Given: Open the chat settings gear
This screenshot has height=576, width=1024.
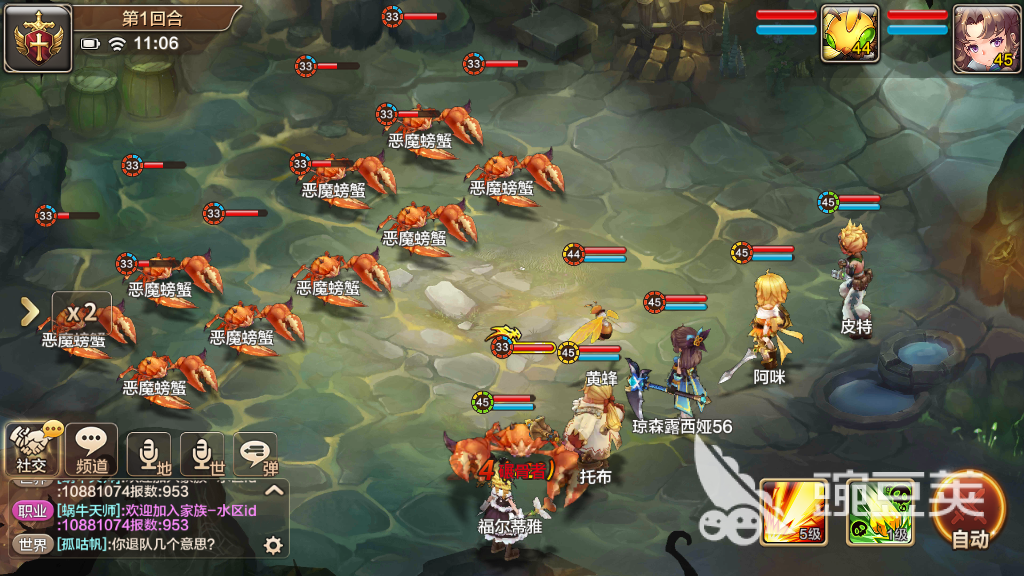Looking at the screenshot, I should tap(272, 545).
